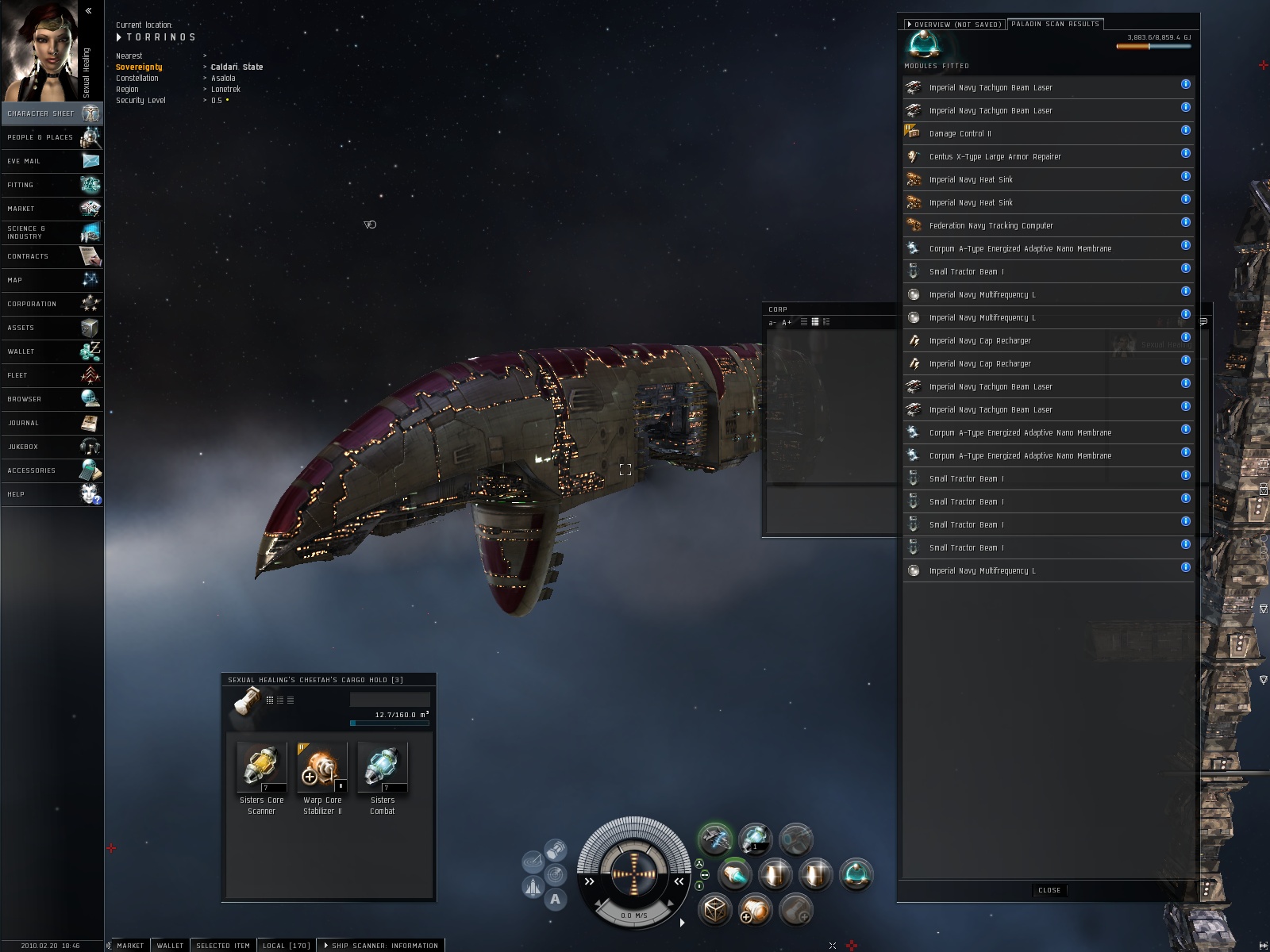Viewport: 1270px width, 952px height.
Task: Show info for Damage Control II
Action: (1185, 130)
